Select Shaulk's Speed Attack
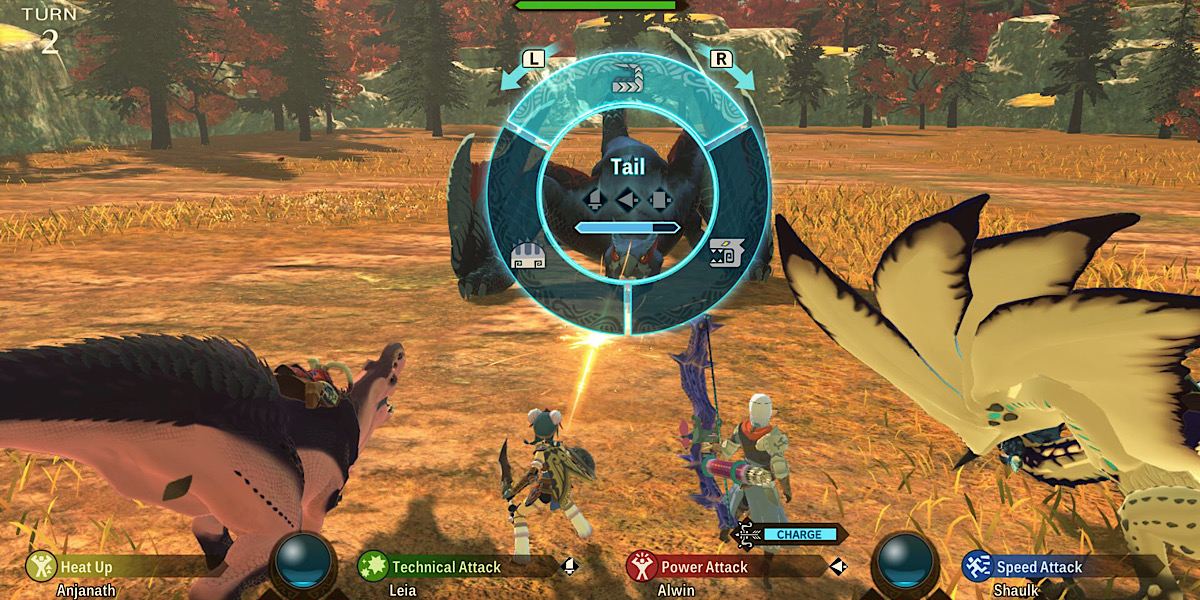 1039,567
